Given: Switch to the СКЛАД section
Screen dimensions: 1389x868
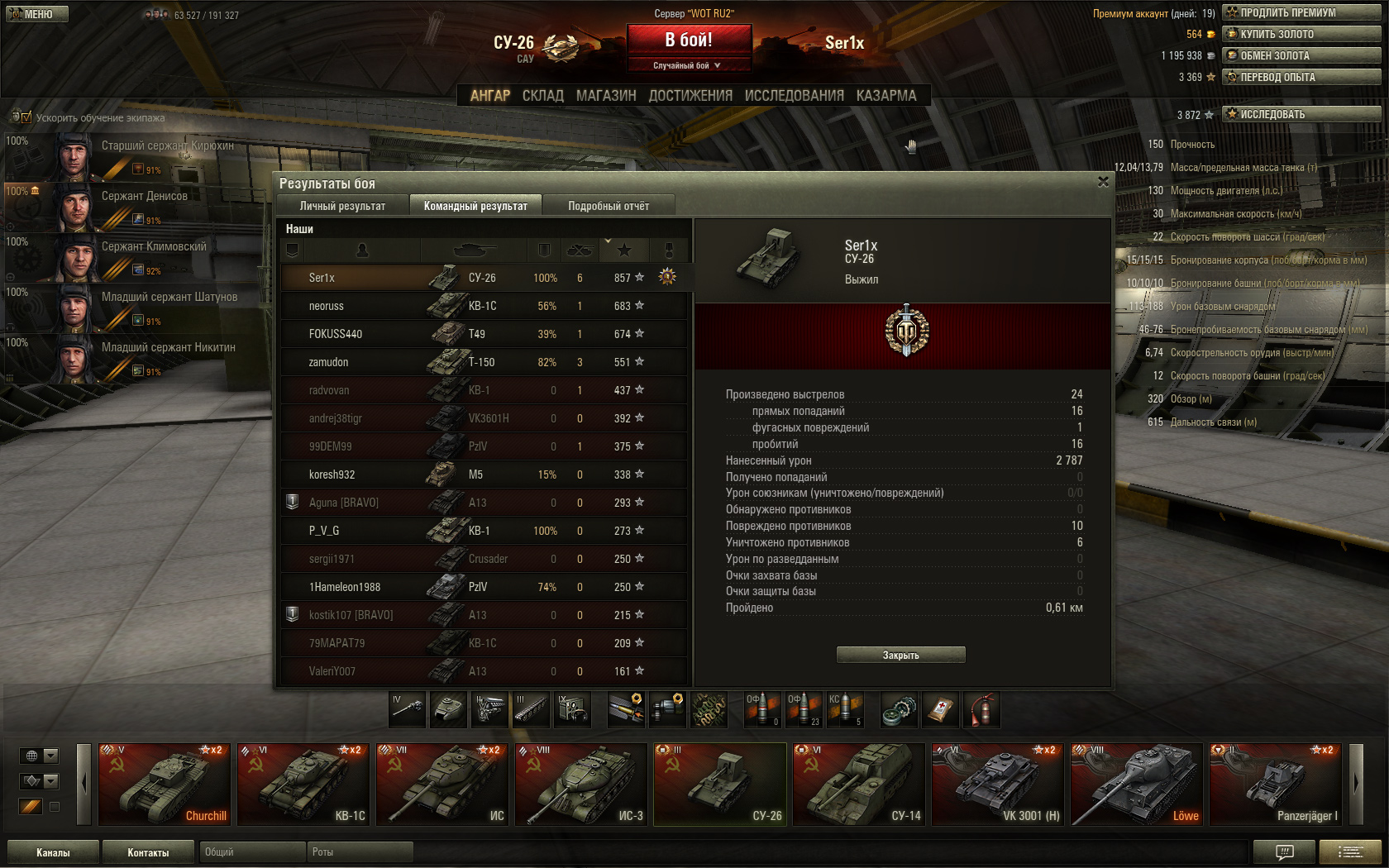Looking at the screenshot, I should click(542, 96).
